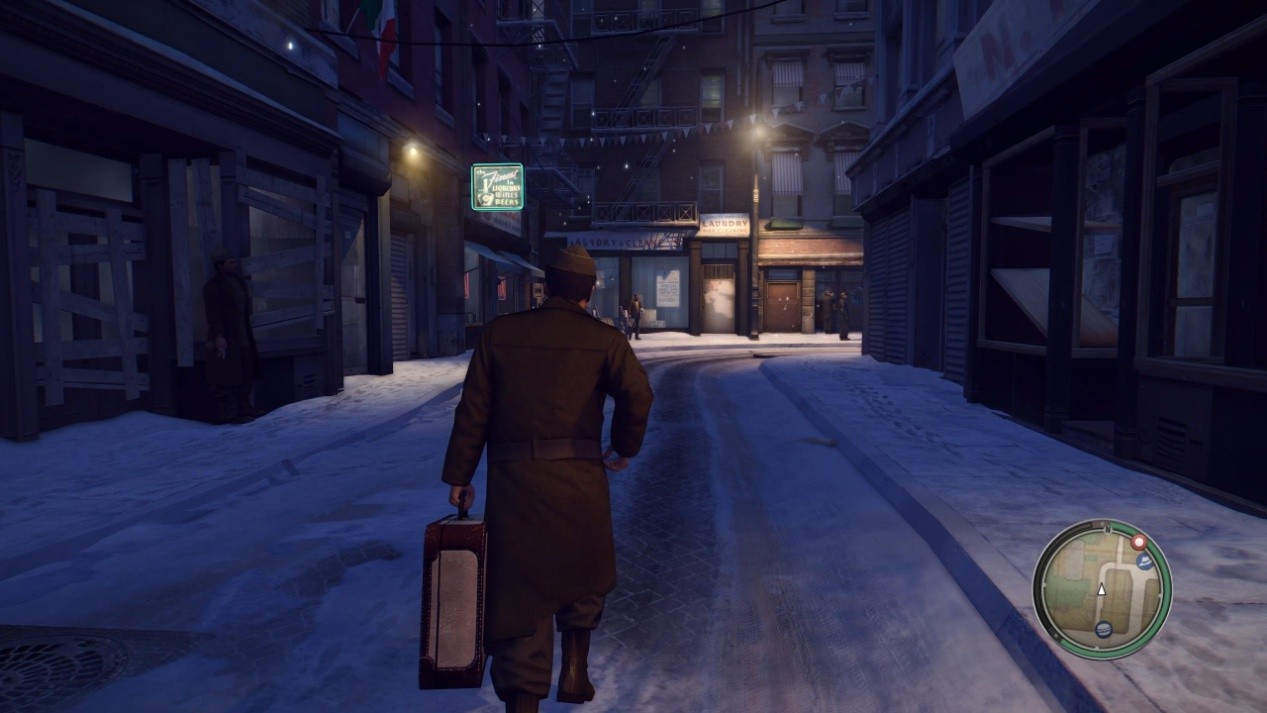Screen dimensions: 1267x713
Task: Select the blue burger marker on minimap
Action: tap(1103, 628)
